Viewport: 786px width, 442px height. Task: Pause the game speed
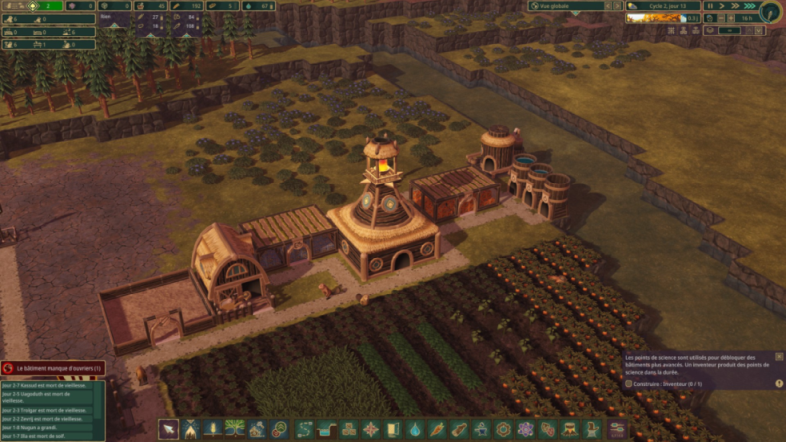coord(711,6)
